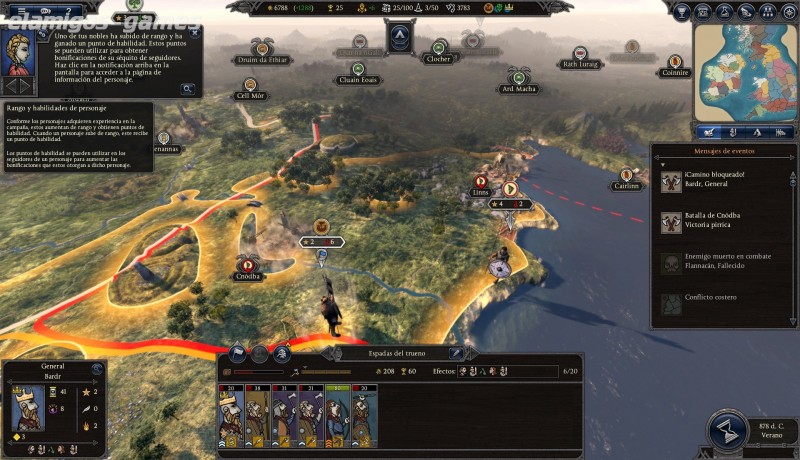Viewport: 800px width, 460px height.
Task: Select the Cnódha settlement label
Action: [246, 276]
